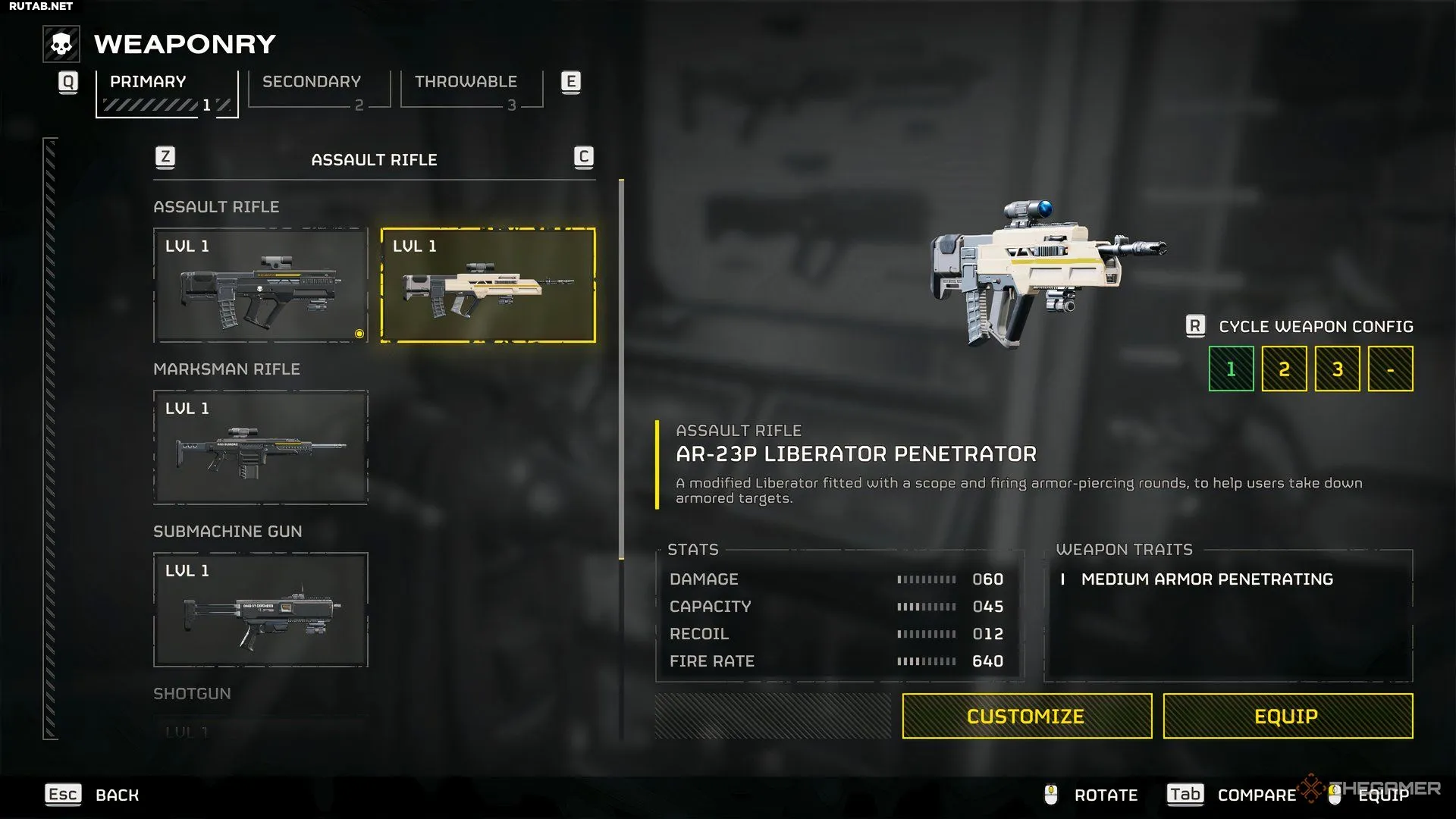Equip the AR-23P Liberator Penetrator

1287,716
